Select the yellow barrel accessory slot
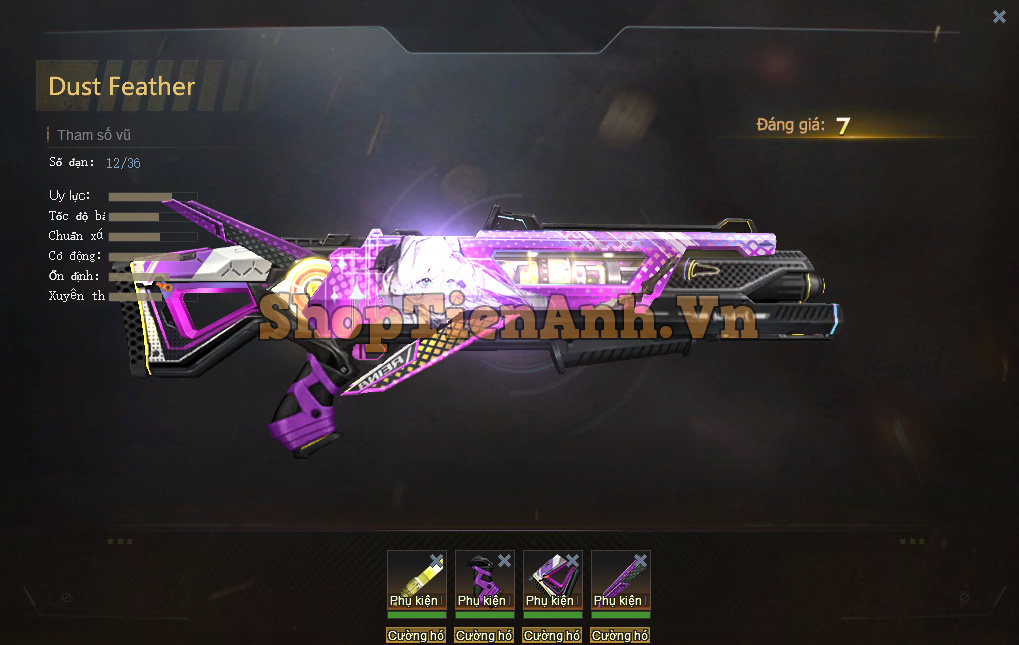This screenshot has height=645, width=1019. [412, 580]
